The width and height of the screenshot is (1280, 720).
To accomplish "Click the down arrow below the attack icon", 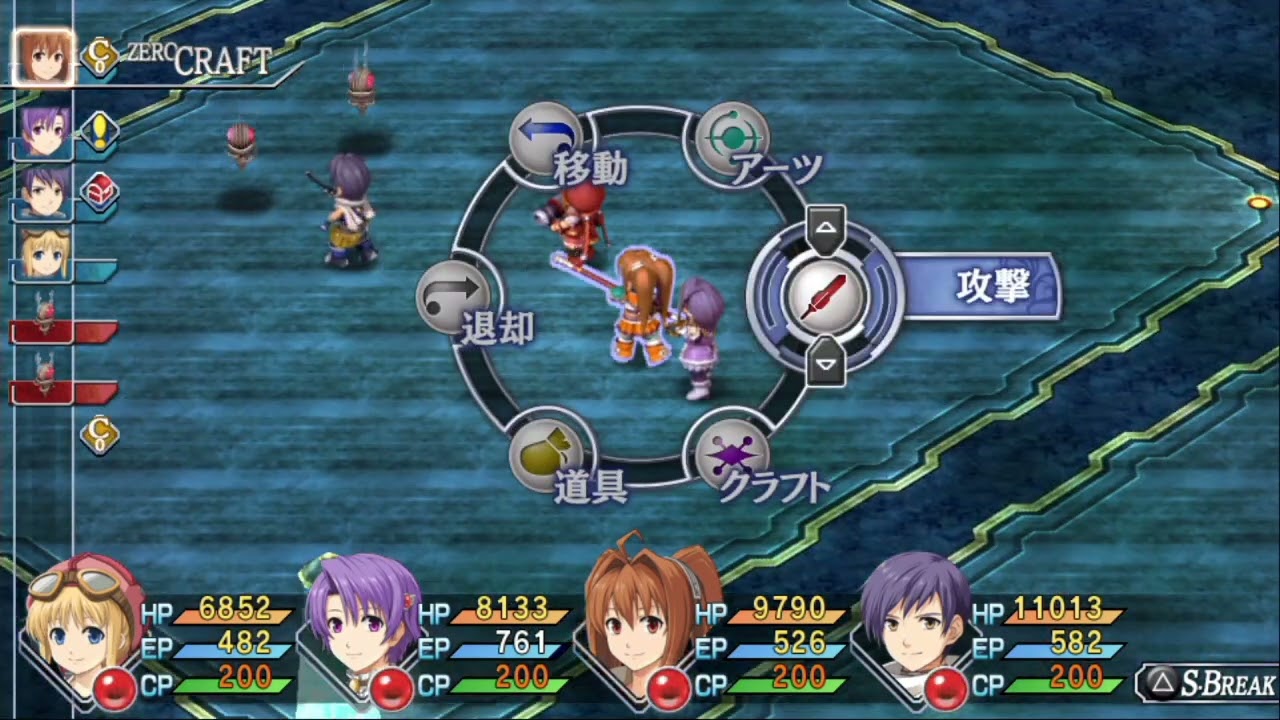I will (825, 362).
